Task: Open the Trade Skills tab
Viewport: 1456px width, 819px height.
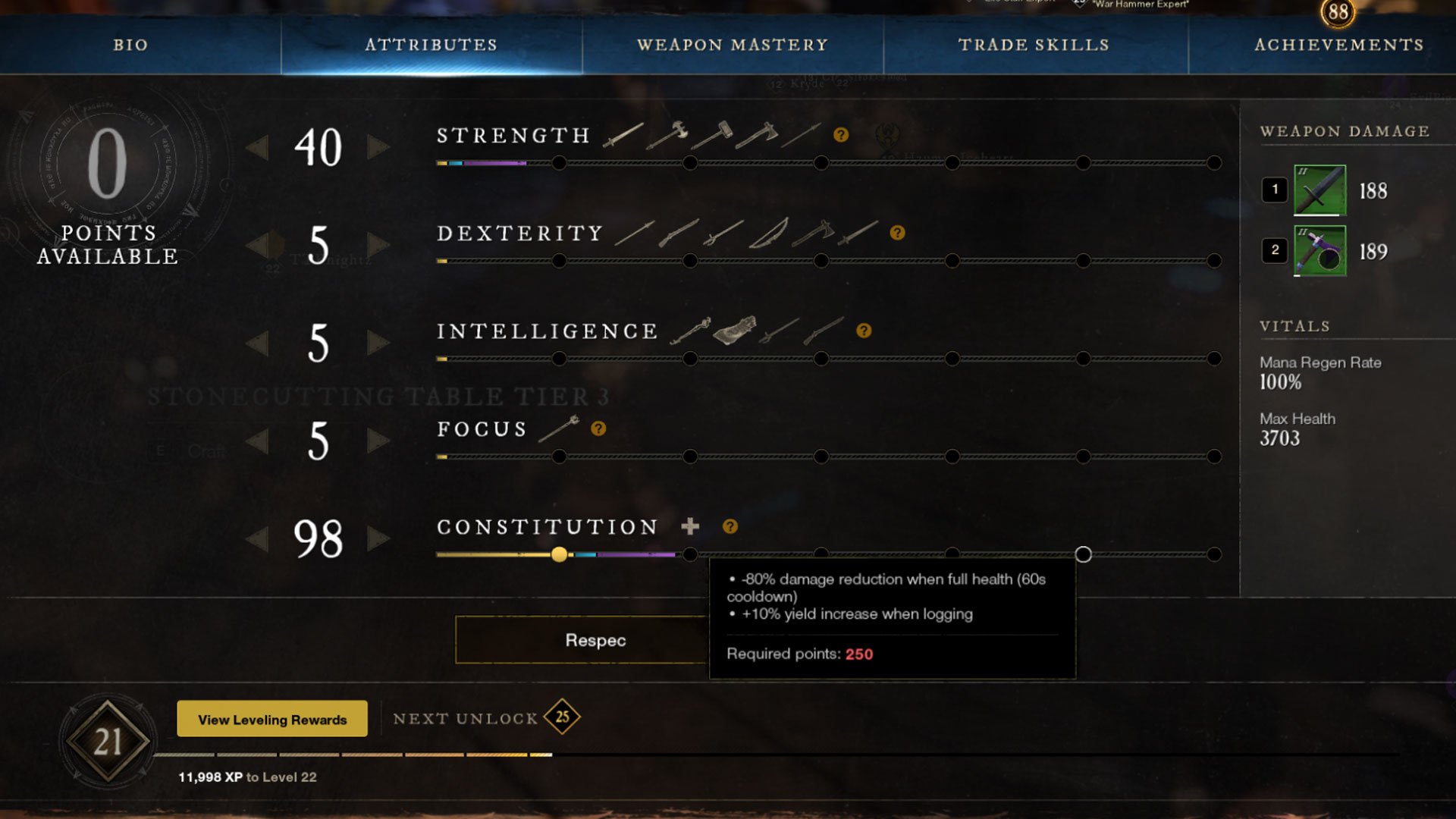Action: click(x=1034, y=45)
